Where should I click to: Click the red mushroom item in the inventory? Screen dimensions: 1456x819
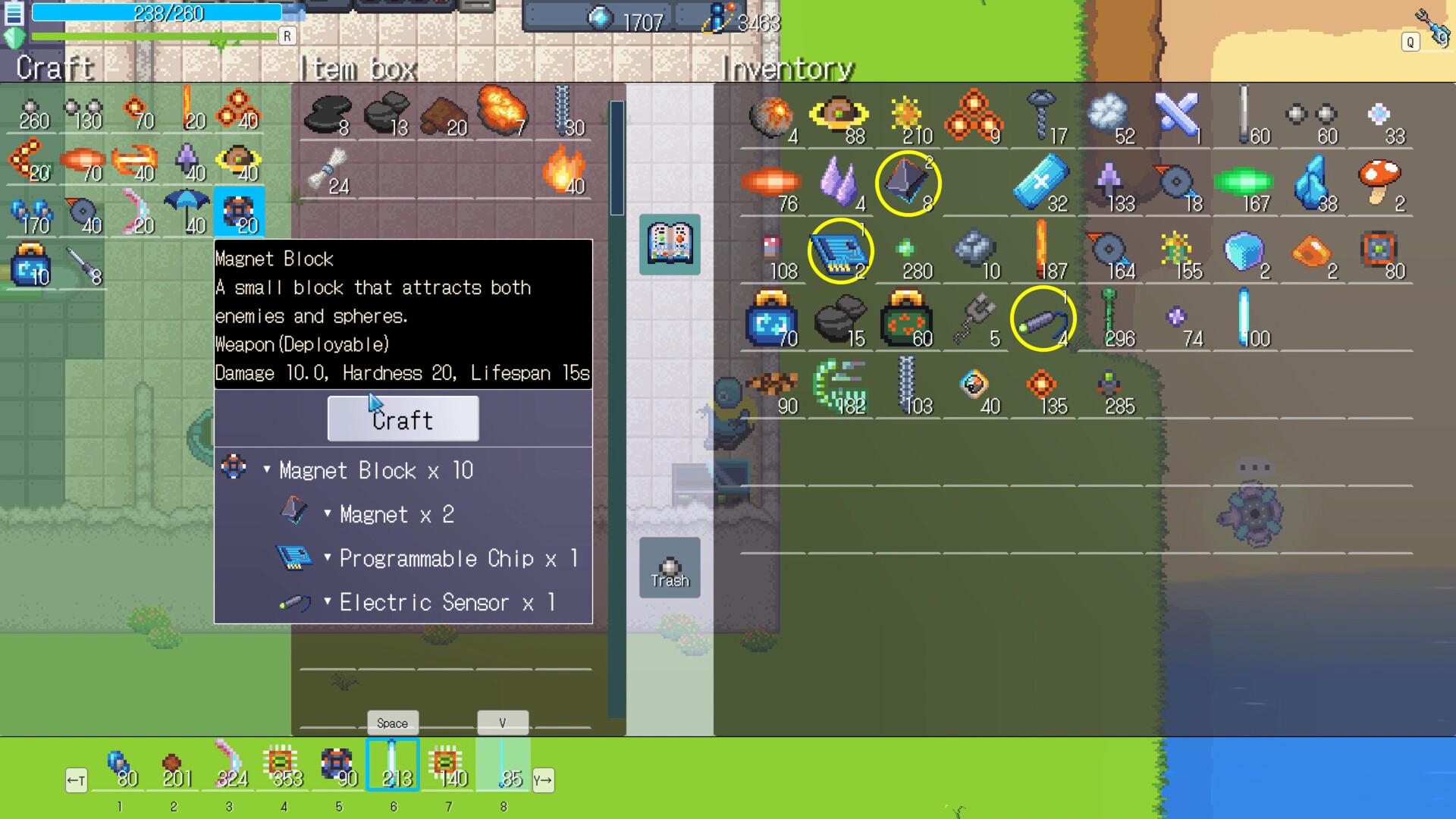pyautogui.click(x=1380, y=182)
